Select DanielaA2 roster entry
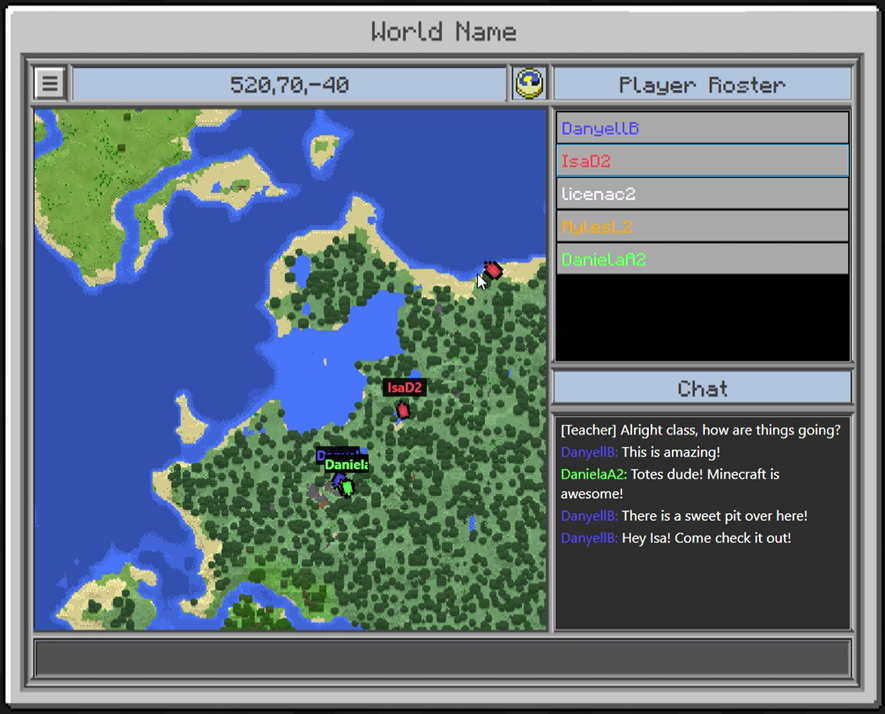The height and width of the screenshot is (714, 885). click(702, 259)
